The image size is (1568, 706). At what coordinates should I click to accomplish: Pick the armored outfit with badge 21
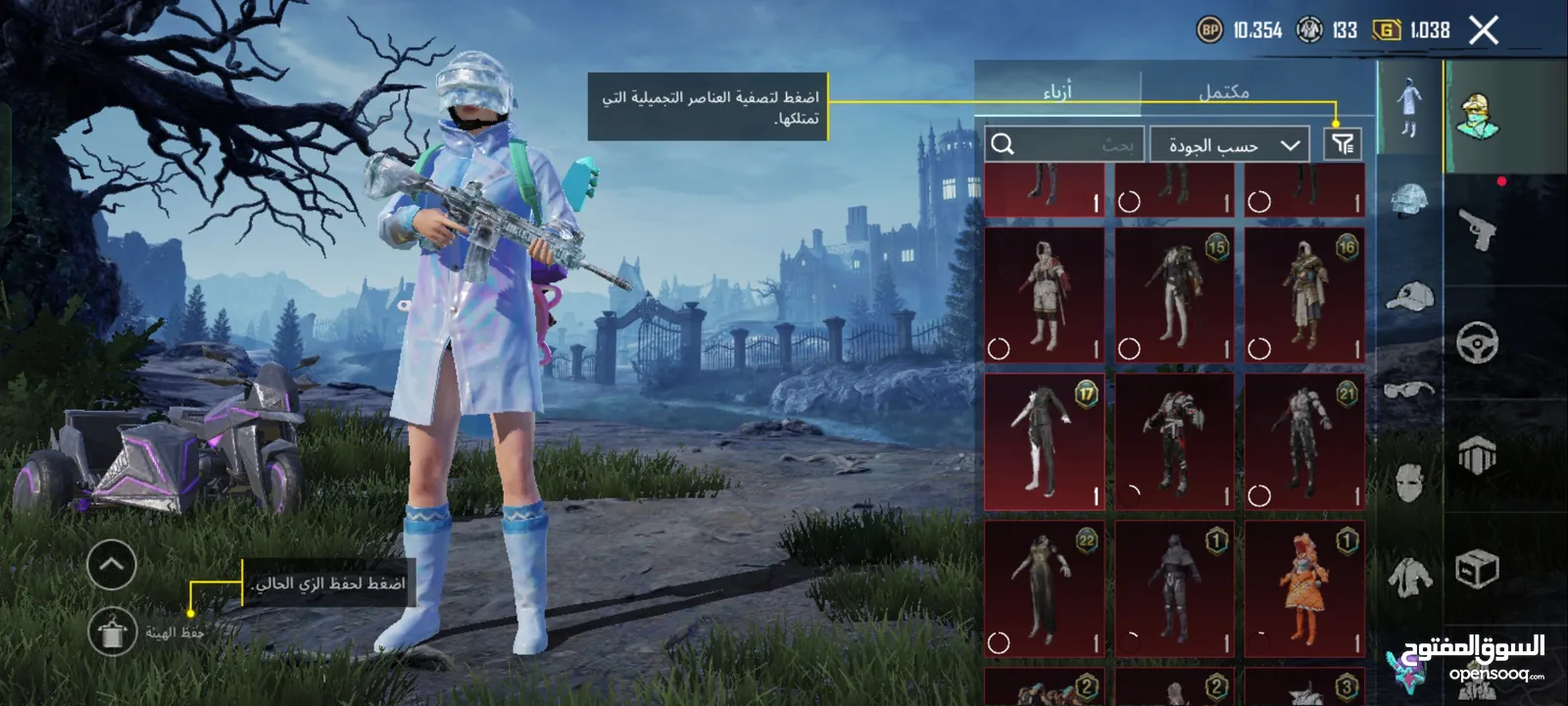1304,442
